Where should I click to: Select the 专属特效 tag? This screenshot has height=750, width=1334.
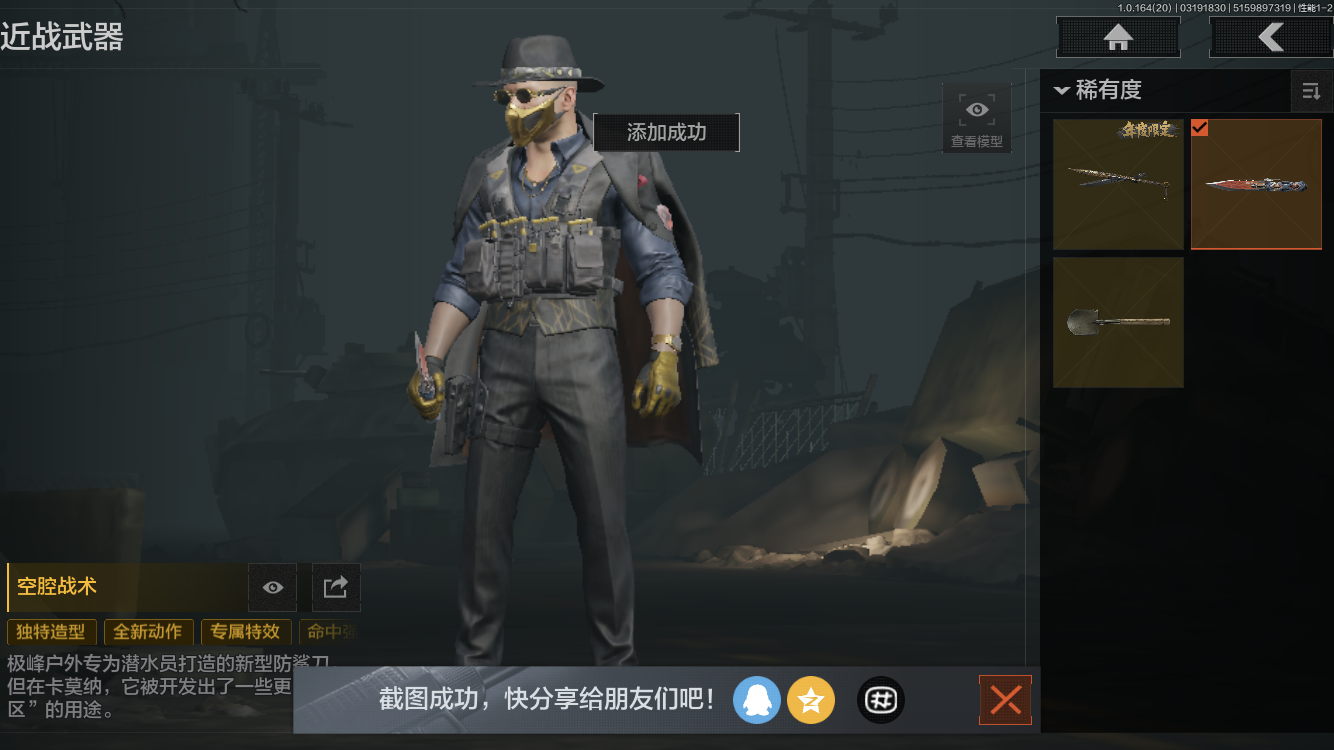[x=246, y=632]
